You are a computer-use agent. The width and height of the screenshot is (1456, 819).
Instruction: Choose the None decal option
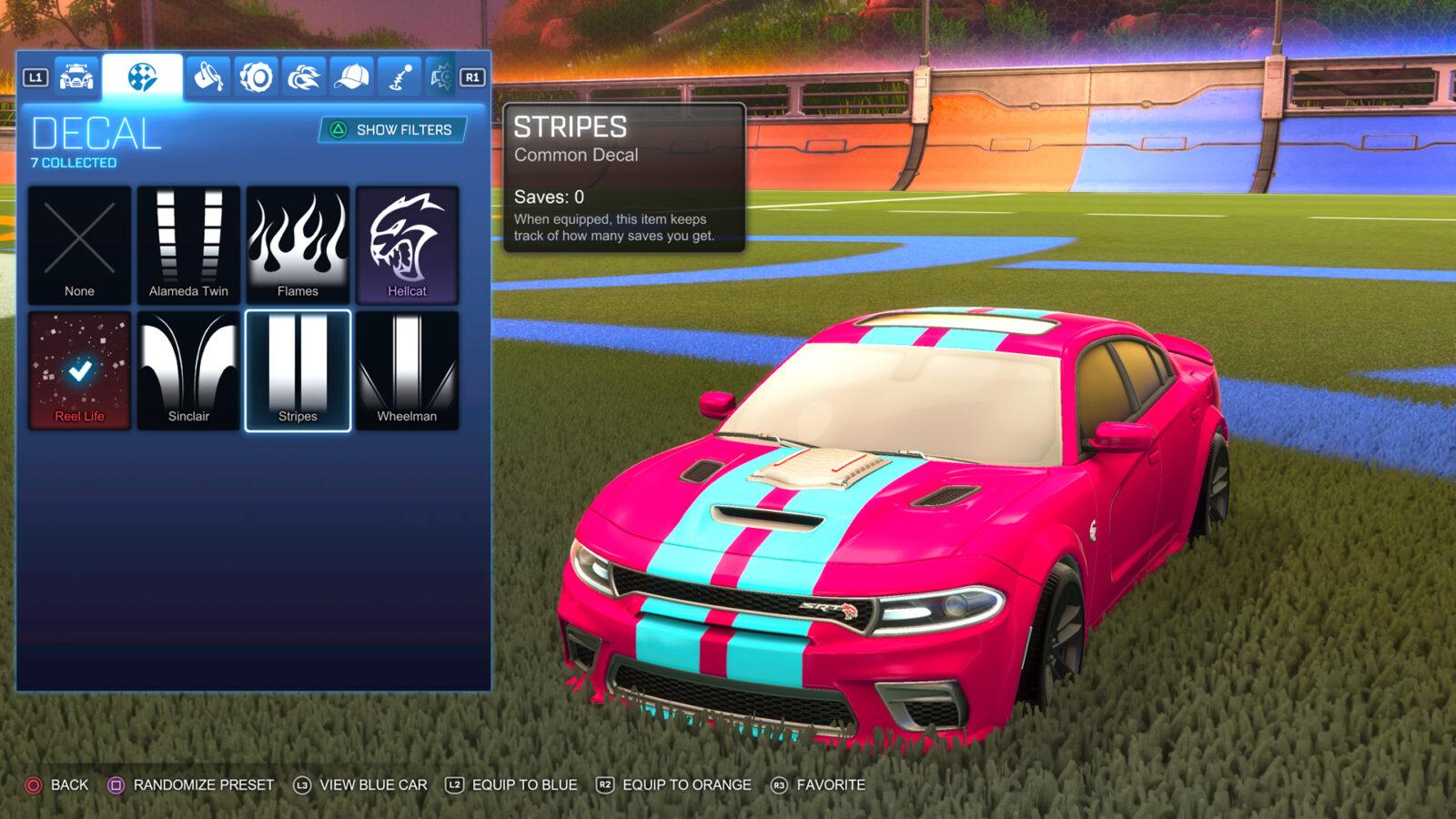pos(79,241)
